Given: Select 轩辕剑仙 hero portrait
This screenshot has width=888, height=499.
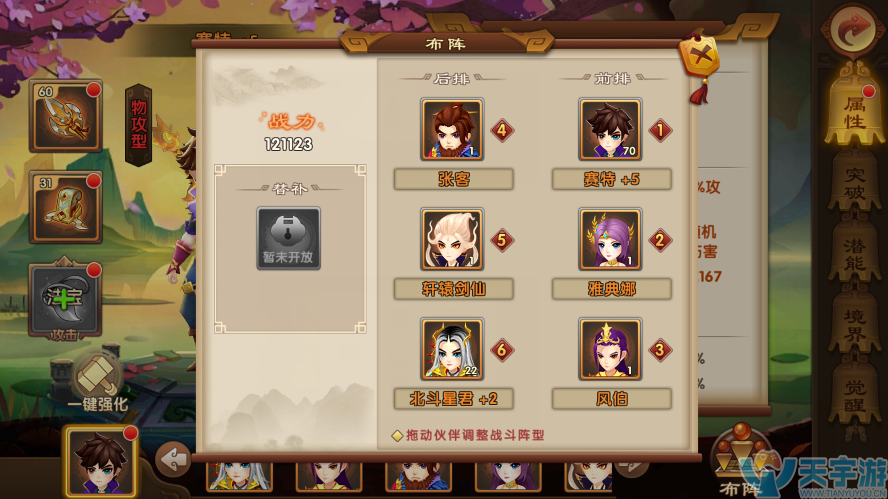Looking at the screenshot, I should coord(452,240).
